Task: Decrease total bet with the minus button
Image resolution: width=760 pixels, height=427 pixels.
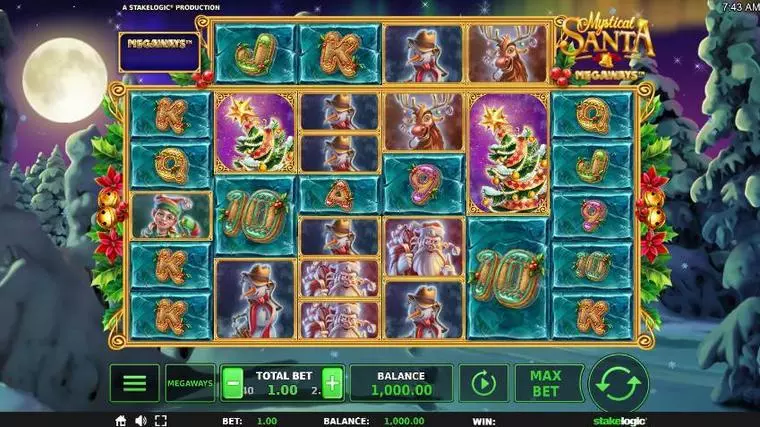Action: click(232, 383)
